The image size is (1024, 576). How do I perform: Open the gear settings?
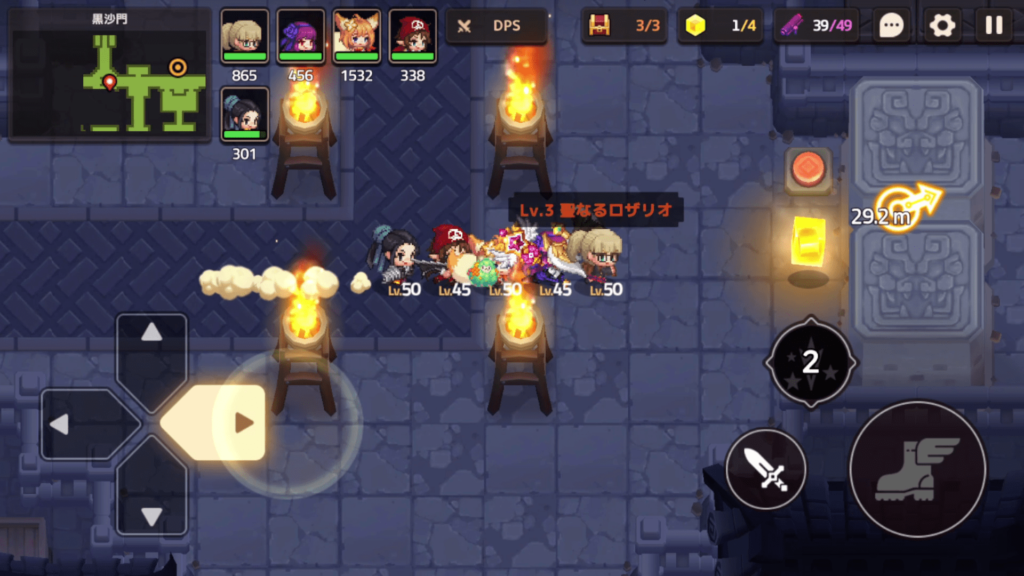[x=942, y=26]
